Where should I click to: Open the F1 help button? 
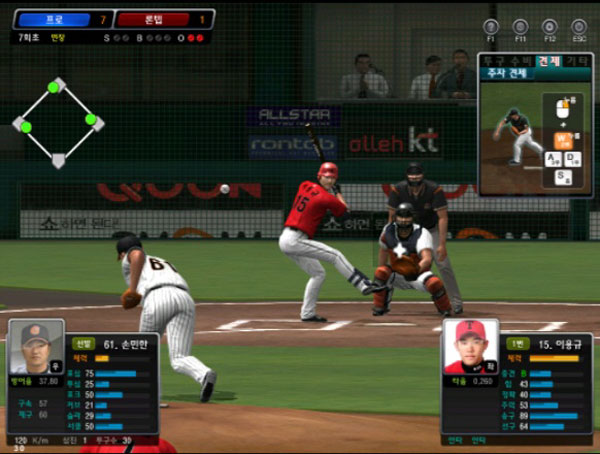point(491,27)
